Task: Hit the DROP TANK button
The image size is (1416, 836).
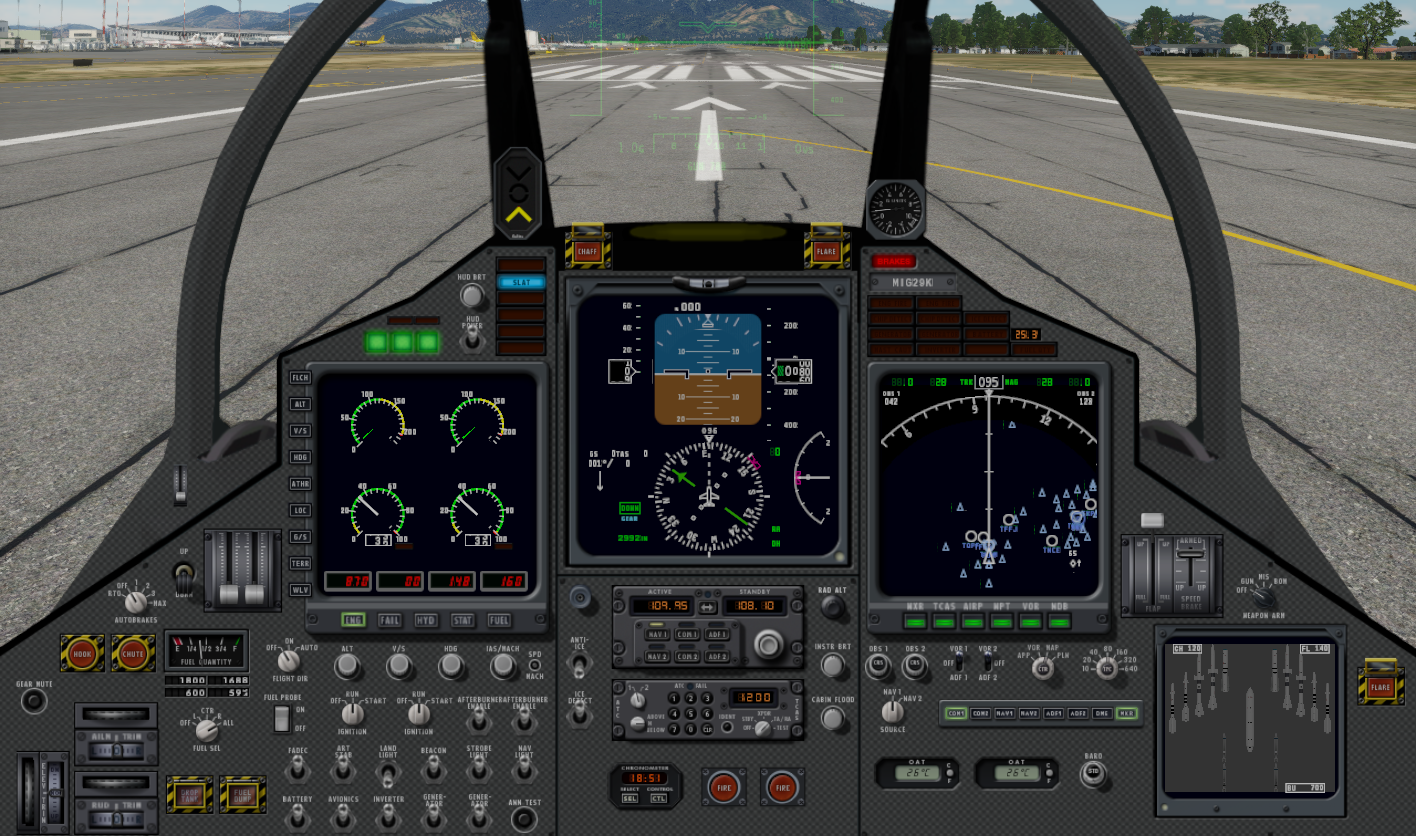Action: pos(189,793)
